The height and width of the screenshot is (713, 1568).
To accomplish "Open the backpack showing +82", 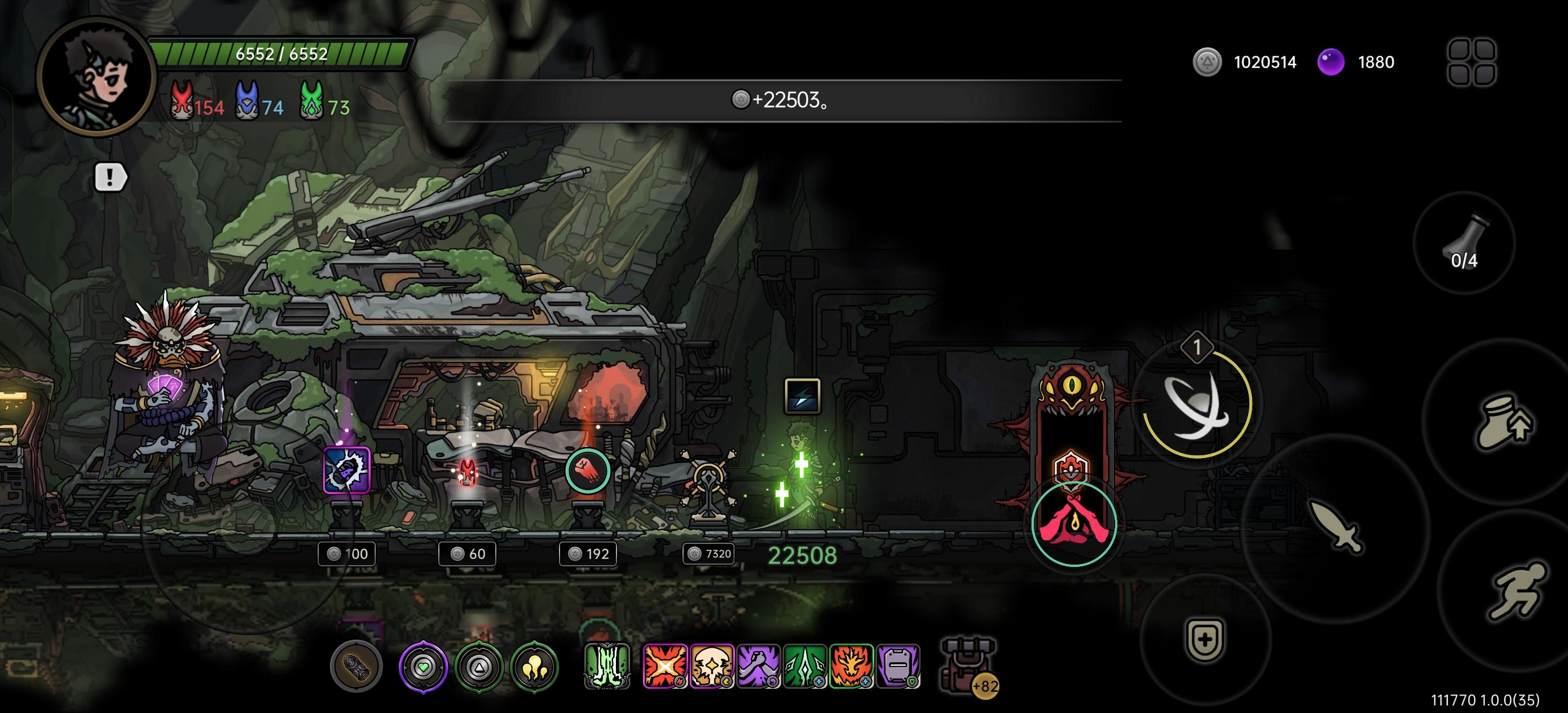I will (968, 666).
